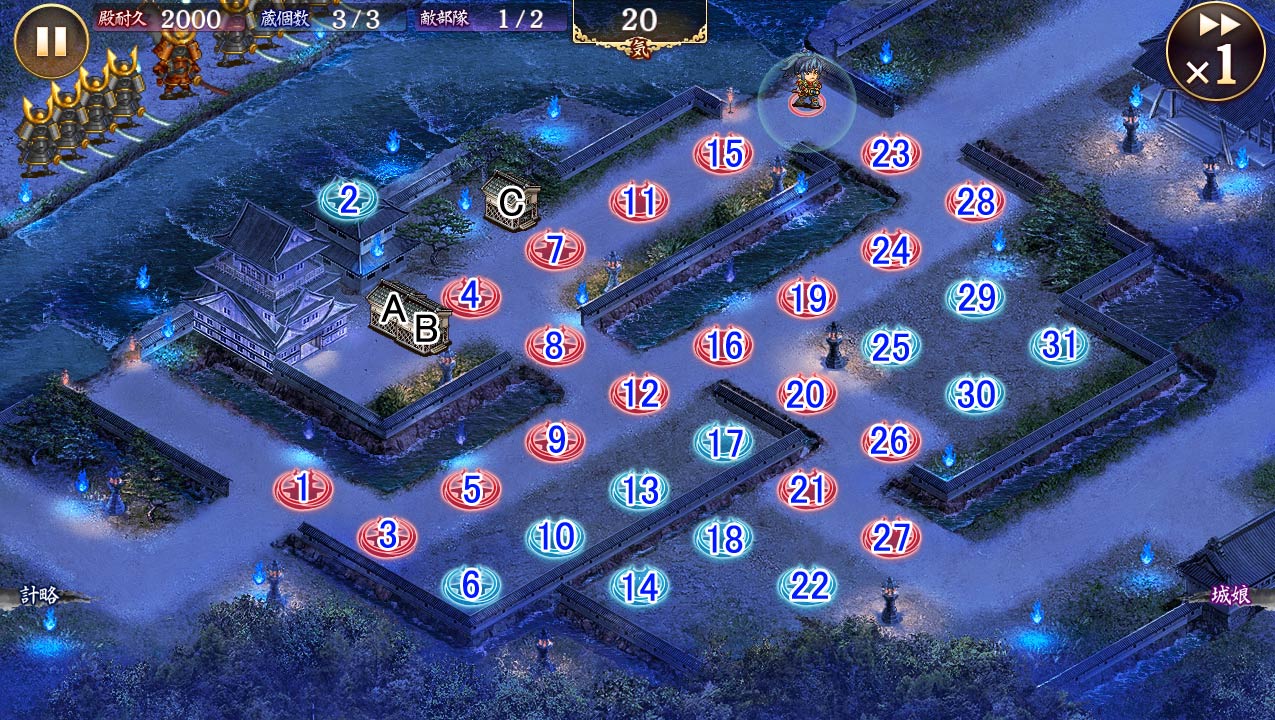Screen dimensions: 1275x720
Task: Pick deployment tile number 7
Action: 555,249
